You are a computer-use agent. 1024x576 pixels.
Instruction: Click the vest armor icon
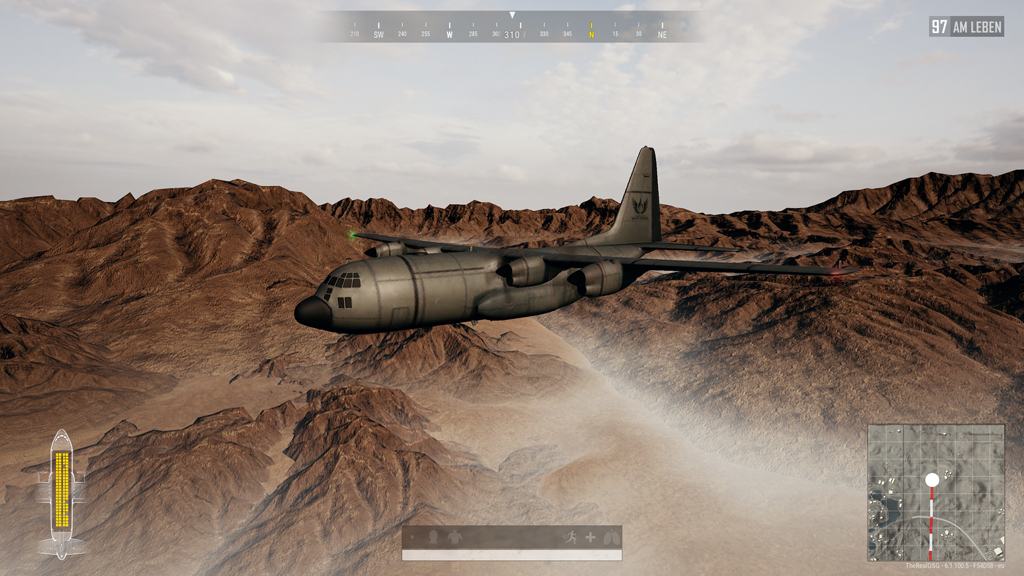tap(453, 537)
